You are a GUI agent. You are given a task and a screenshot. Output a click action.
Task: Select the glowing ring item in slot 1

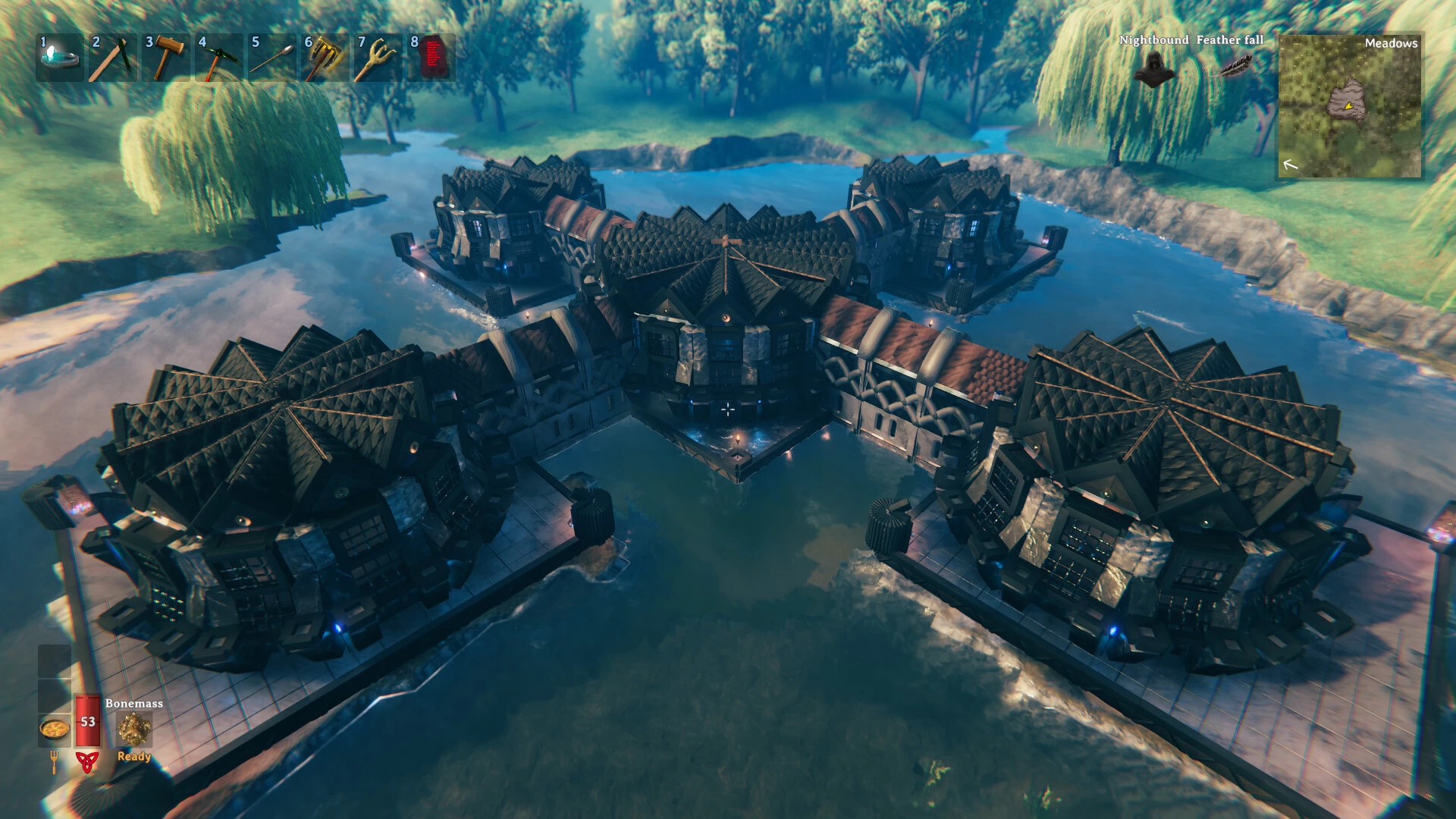pyautogui.click(x=60, y=58)
